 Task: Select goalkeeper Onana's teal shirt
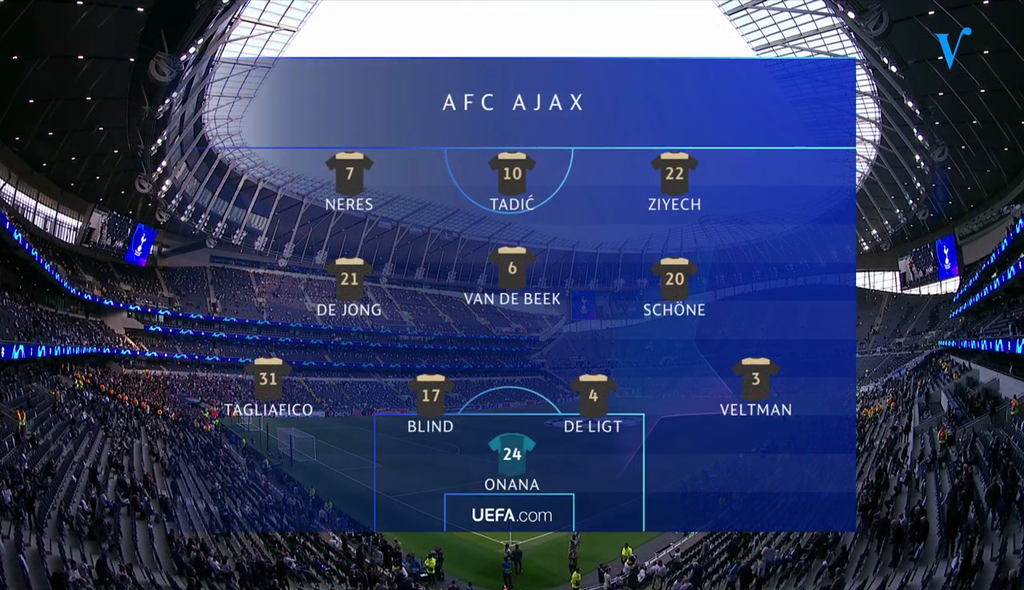pos(512,453)
